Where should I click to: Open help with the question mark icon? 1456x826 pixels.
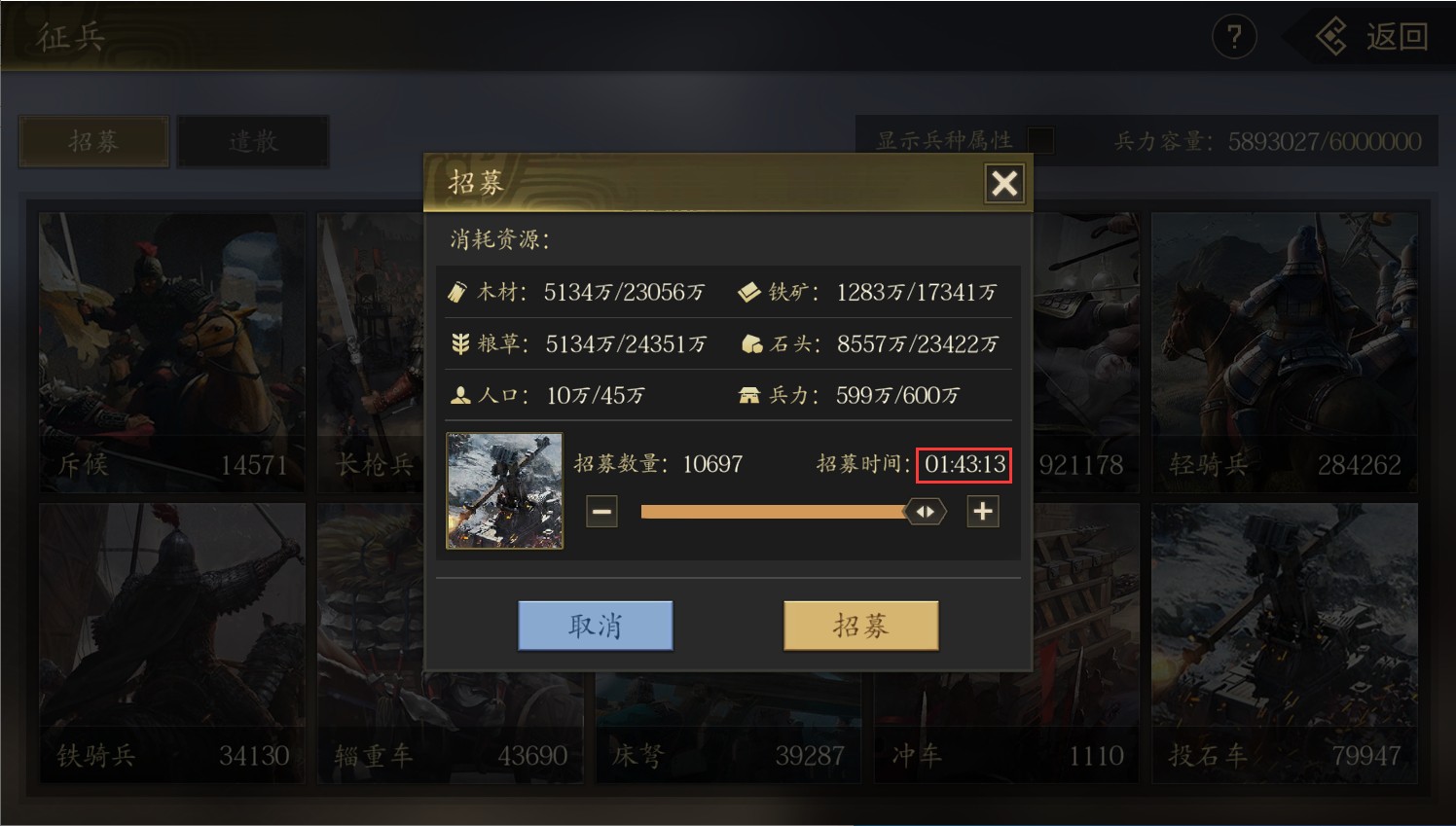1233,38
